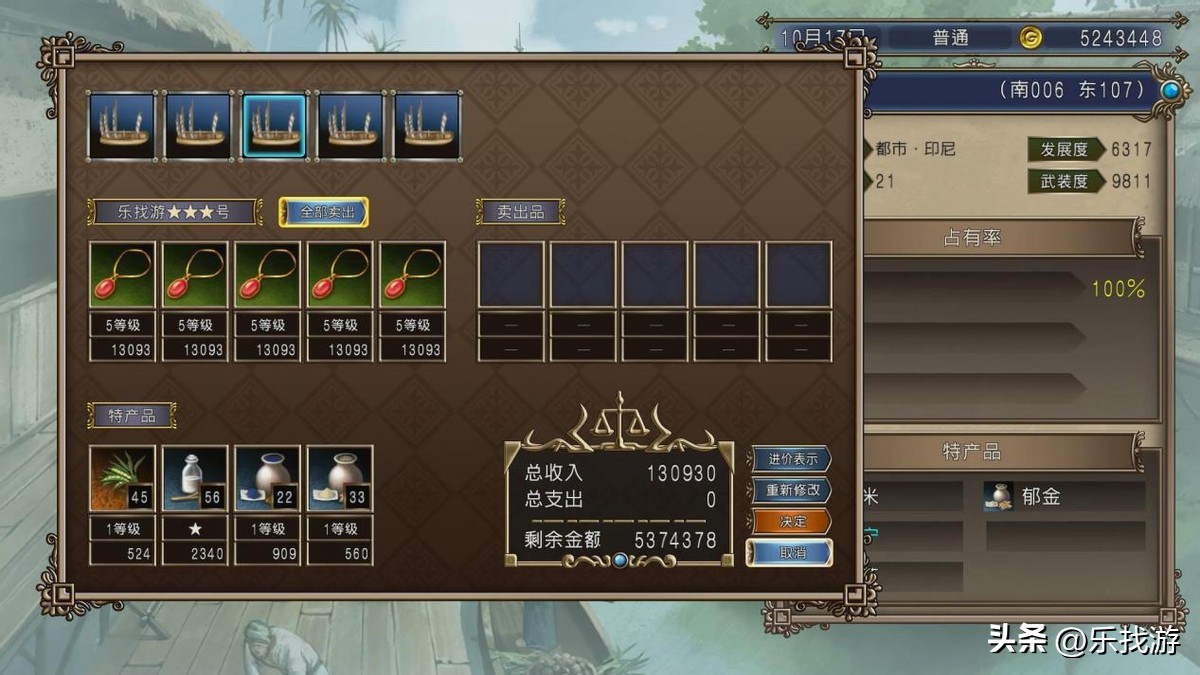The image size is (1200, 675).
Task: Select the jar specialty with quantity 33
Action: [340, 478]
